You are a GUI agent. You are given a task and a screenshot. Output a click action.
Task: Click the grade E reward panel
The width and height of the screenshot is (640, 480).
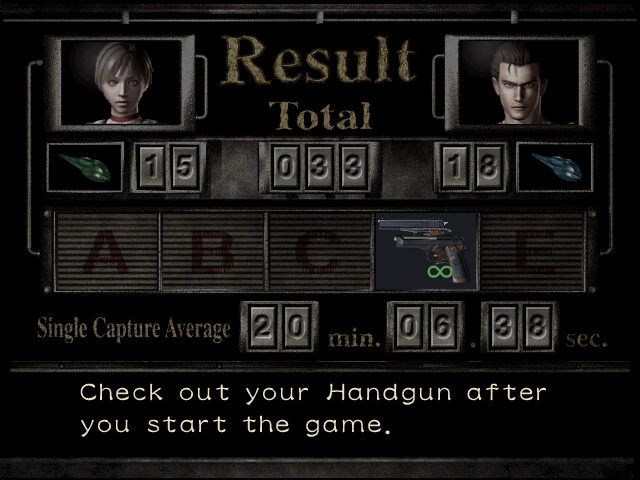(x=532, y=251)
